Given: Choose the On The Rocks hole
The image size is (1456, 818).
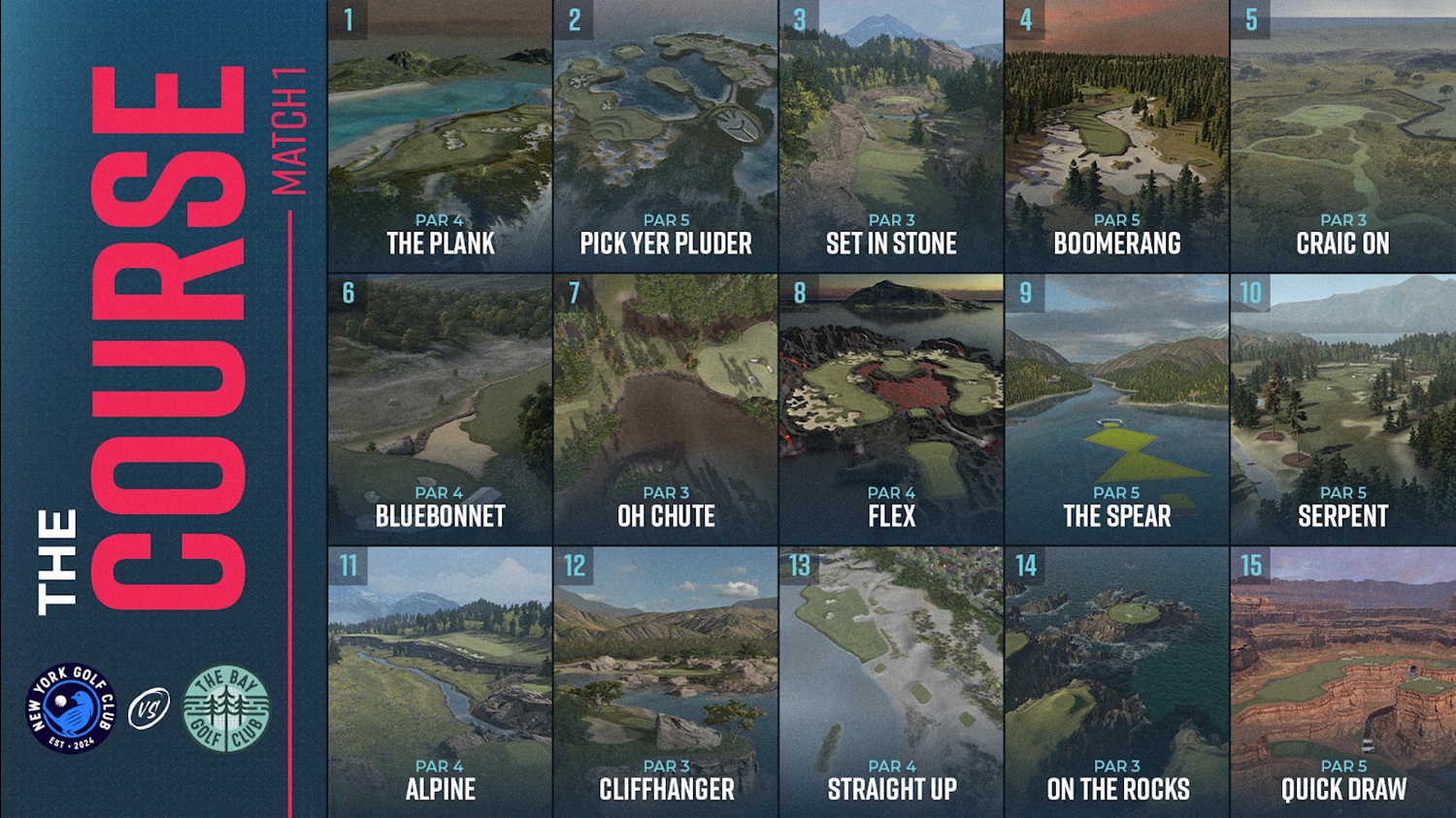Looking at the screenshot, I should [x=1117, y=681].
